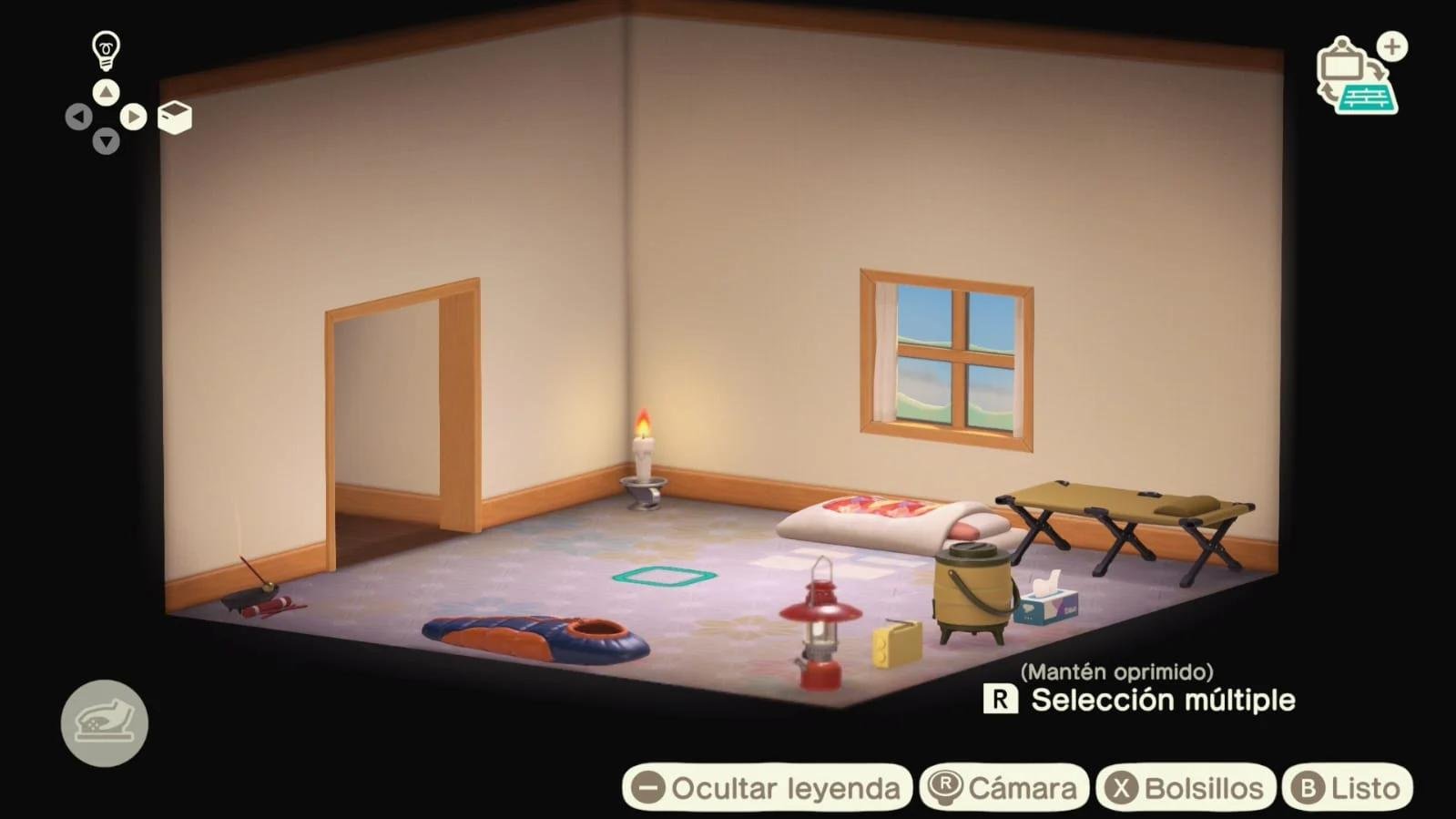This screenshot has height=819, width=1456.
Task: Open the storage box icon
Action: point(174,117)
